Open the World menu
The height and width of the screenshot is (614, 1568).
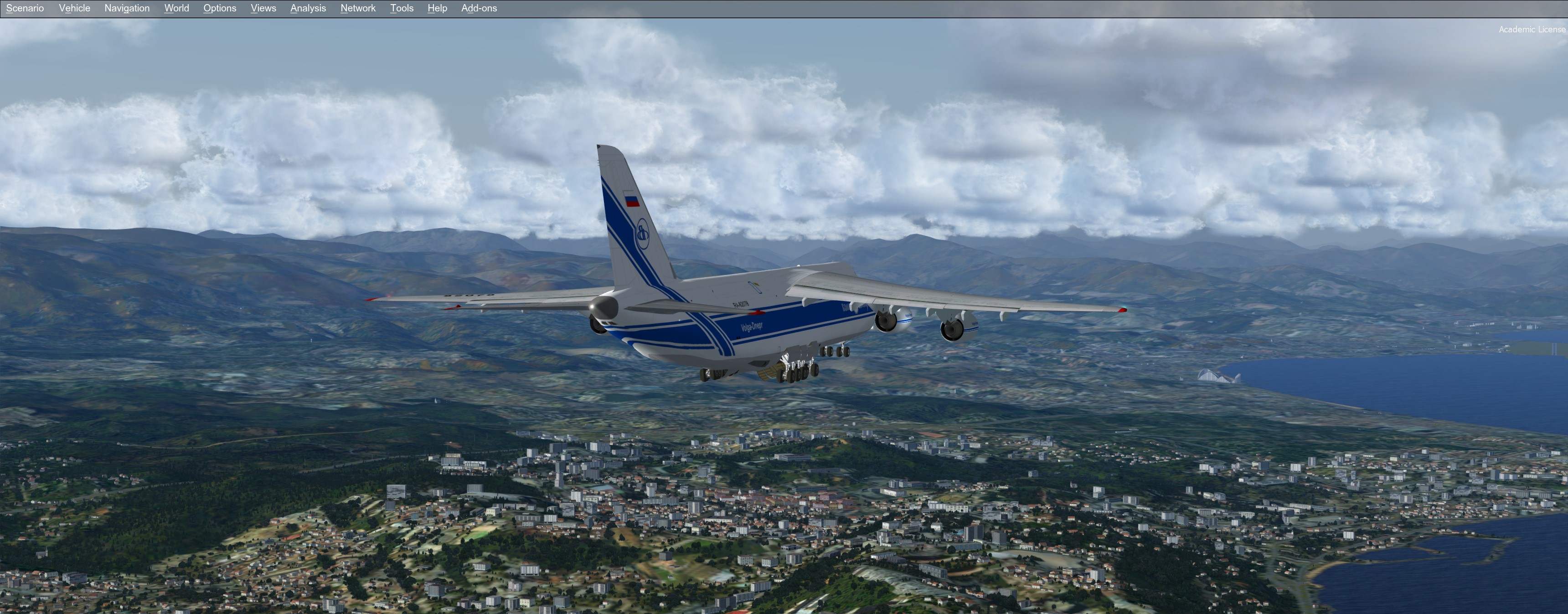pyautogui.click(x=176, y=9)
